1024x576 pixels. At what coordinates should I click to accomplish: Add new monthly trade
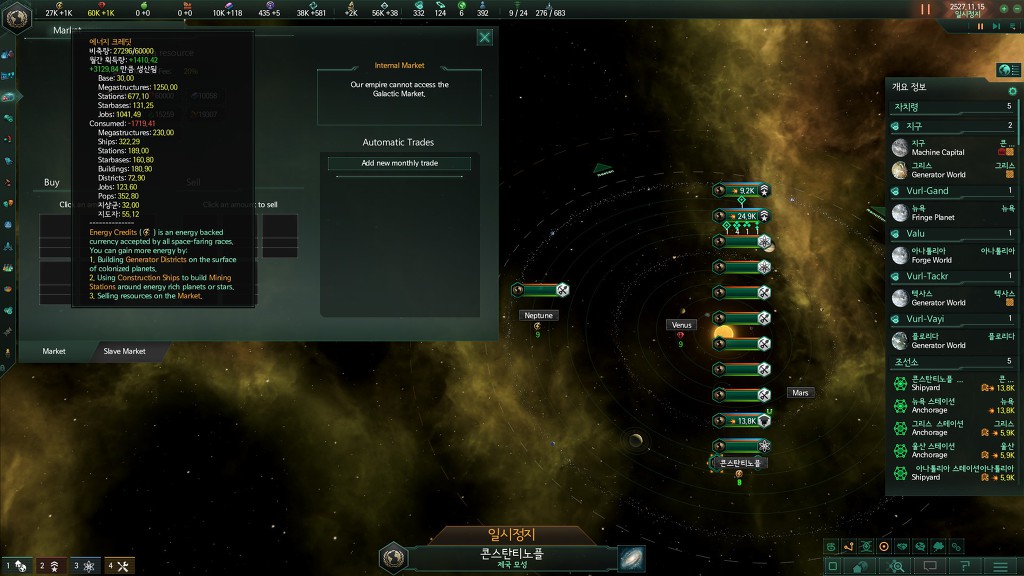[x=400, y=163]
